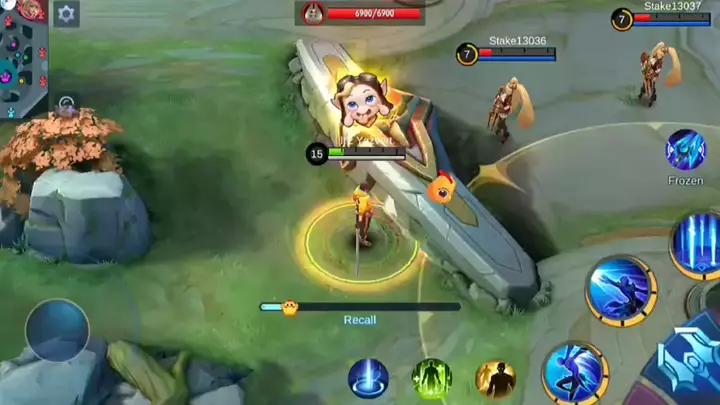The width and height of the screenshot is (720, 405).
Task: Hit the large basic attack button
Action: coord(693,364)
